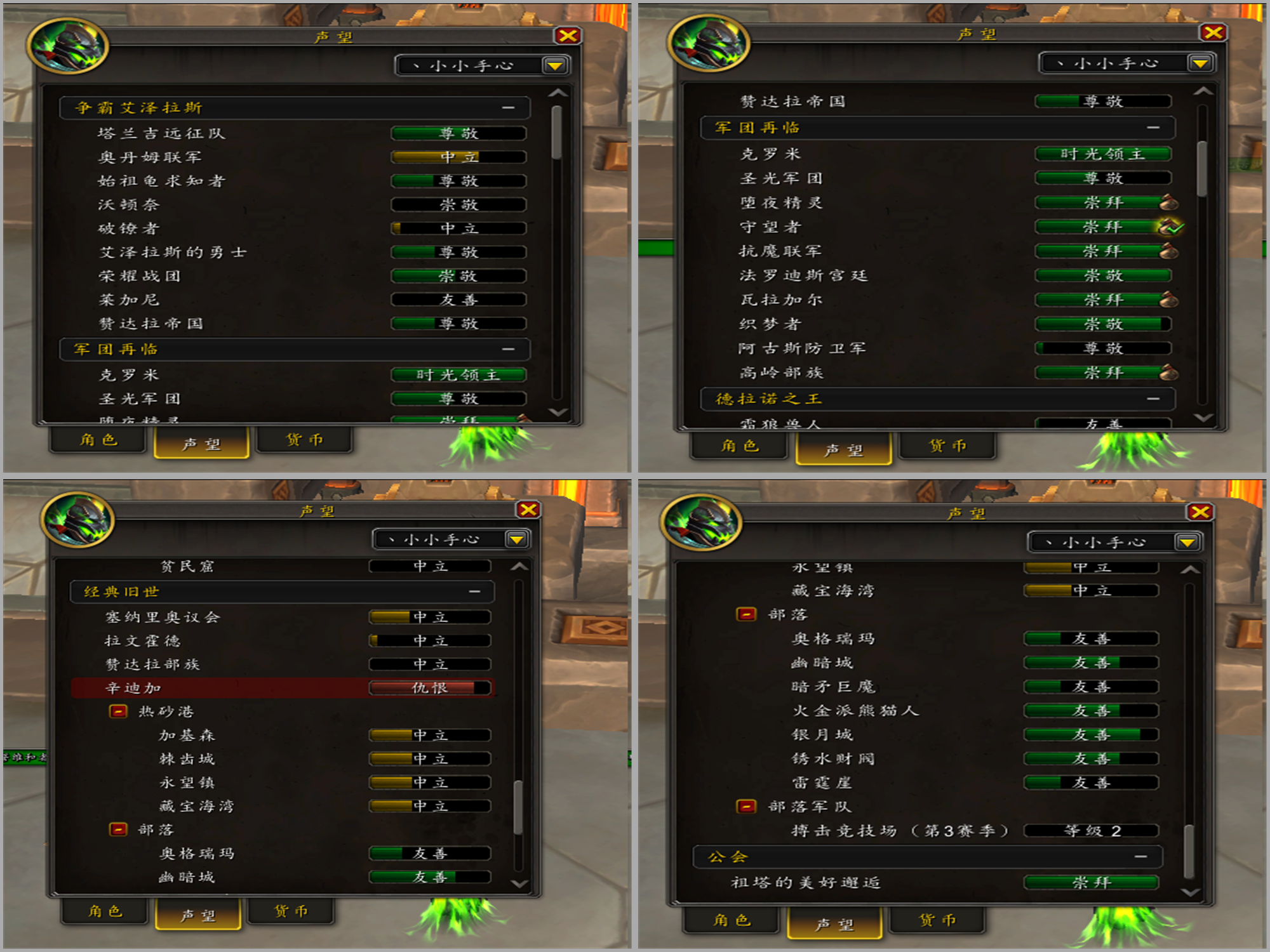
Task: Click the 莱加尼 friendly reputation bar
Action: (457, 300)
